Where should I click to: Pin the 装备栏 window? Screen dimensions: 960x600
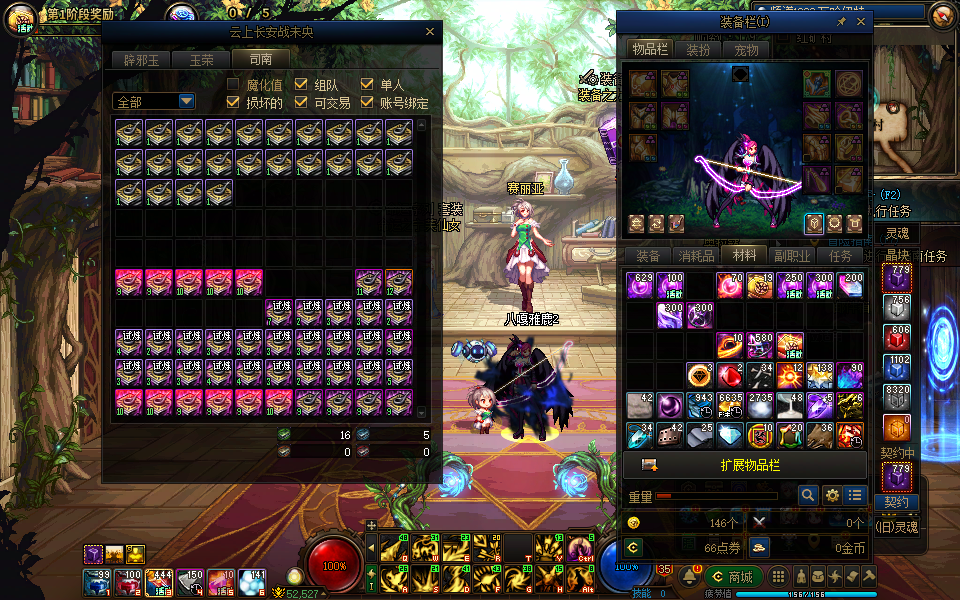click(841, 21)
